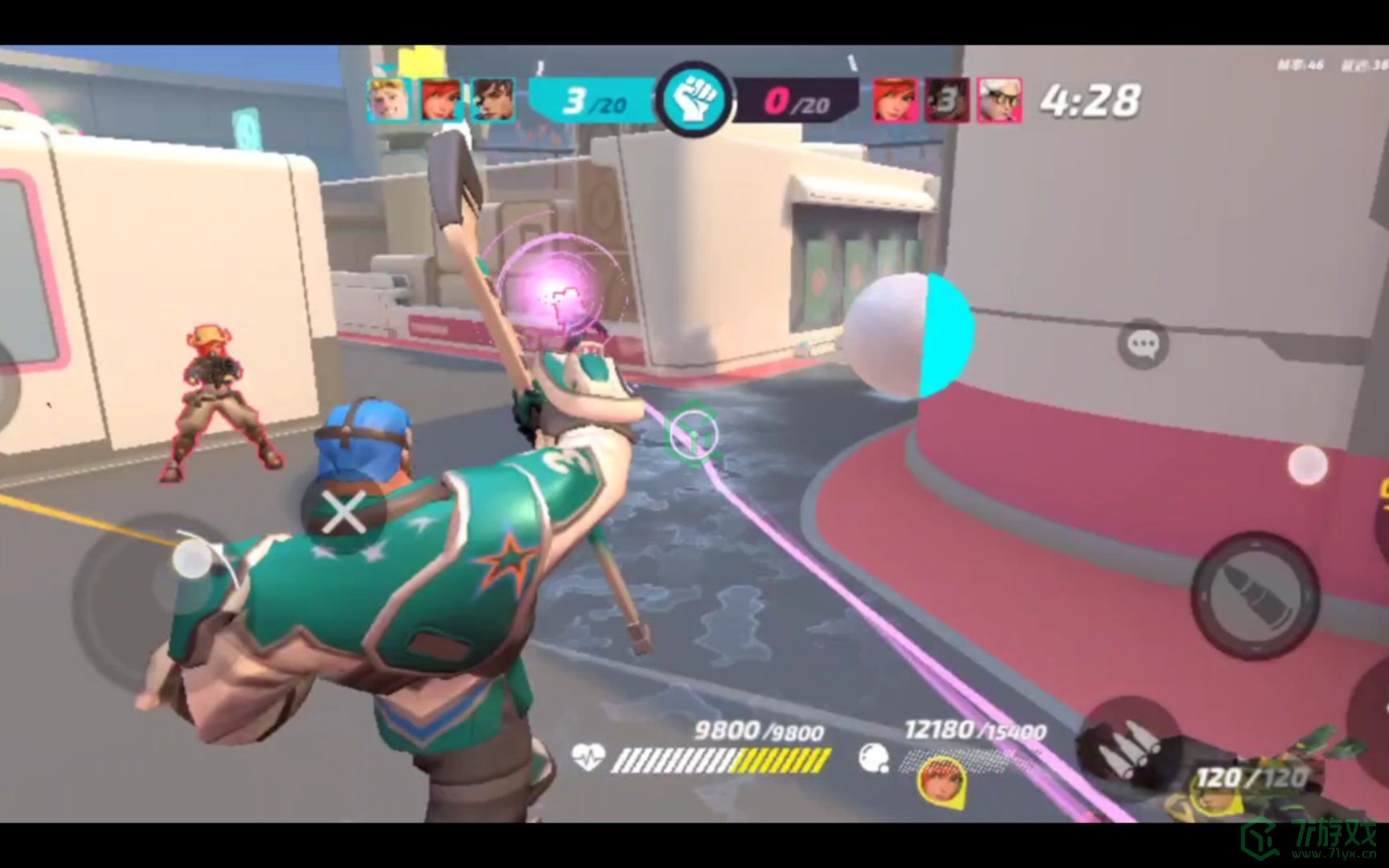Cancel with the X button
Viewport: 1389px width, 868px height.
coord(344,513)
